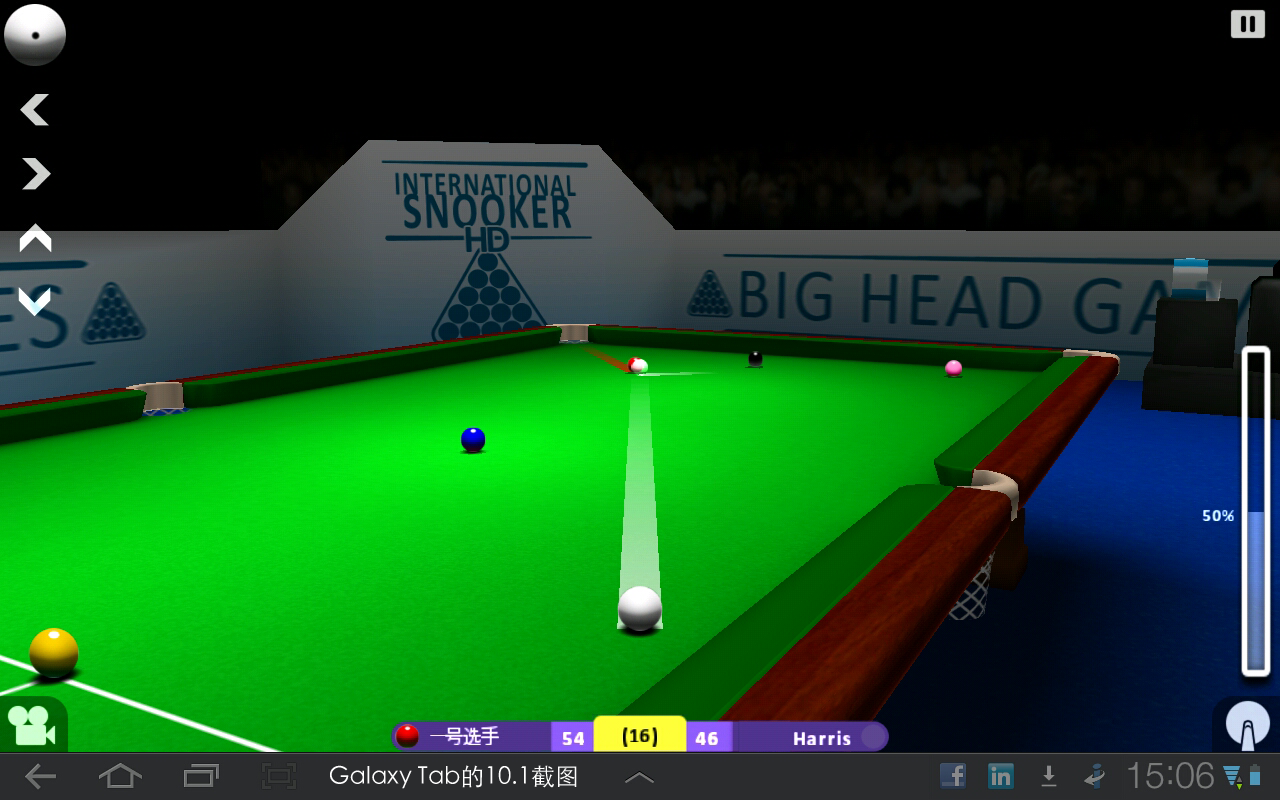Tap the (16) break counter on scoreboard
The image size is (1280, 800).
638,736
